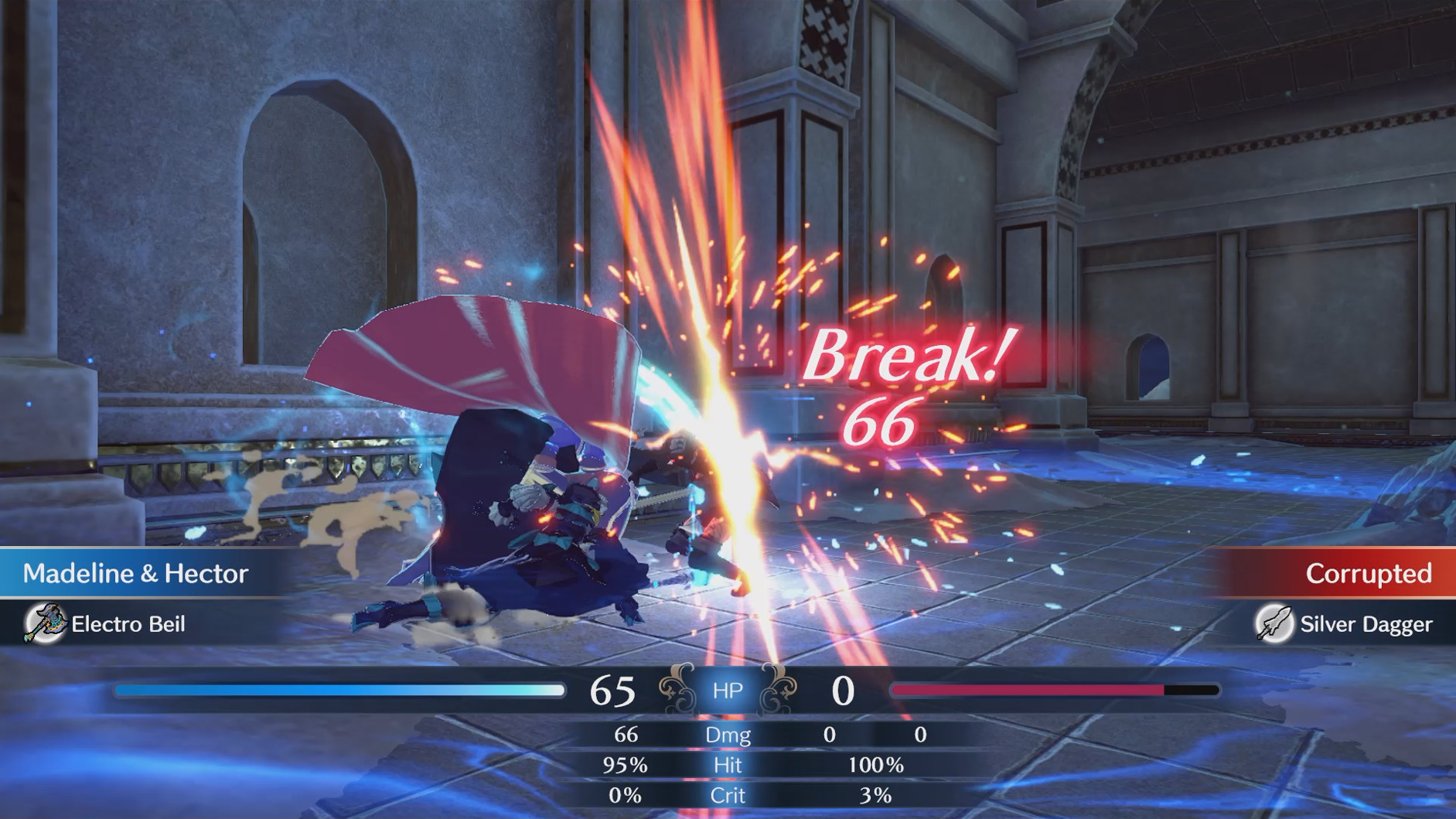Click the Corrupted's red HP bar
The image size is (1456, 819).
click(x=1027, y=691)
